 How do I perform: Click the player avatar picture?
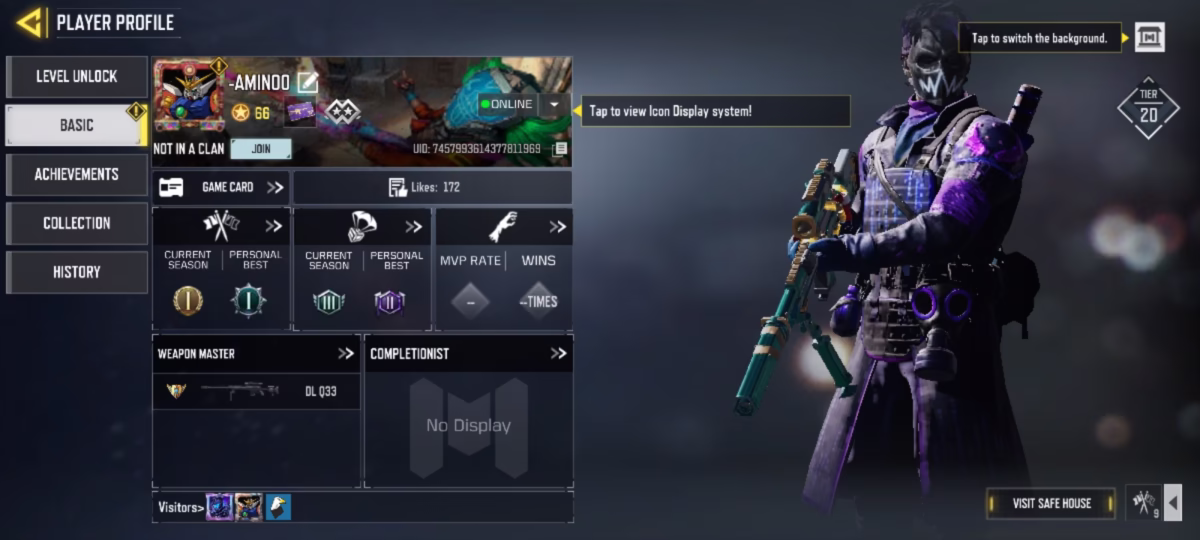188,96
